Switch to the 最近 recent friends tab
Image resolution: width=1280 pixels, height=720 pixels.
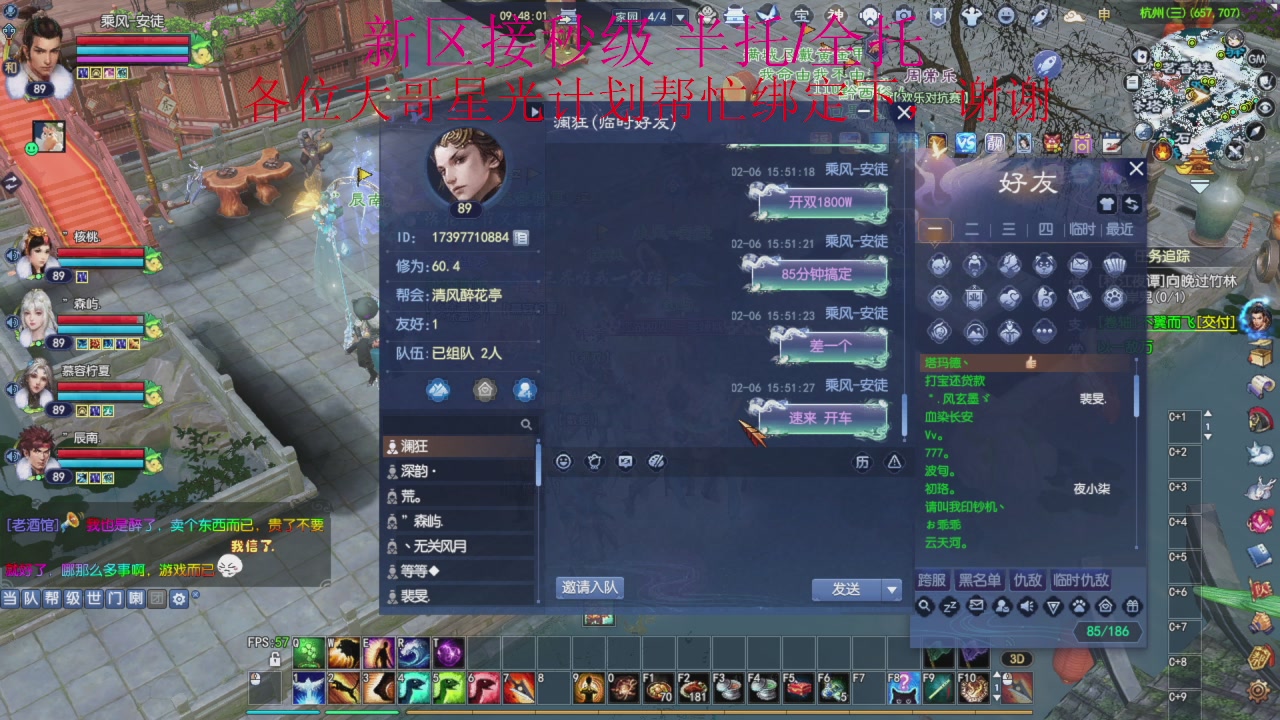point(1118,229)
